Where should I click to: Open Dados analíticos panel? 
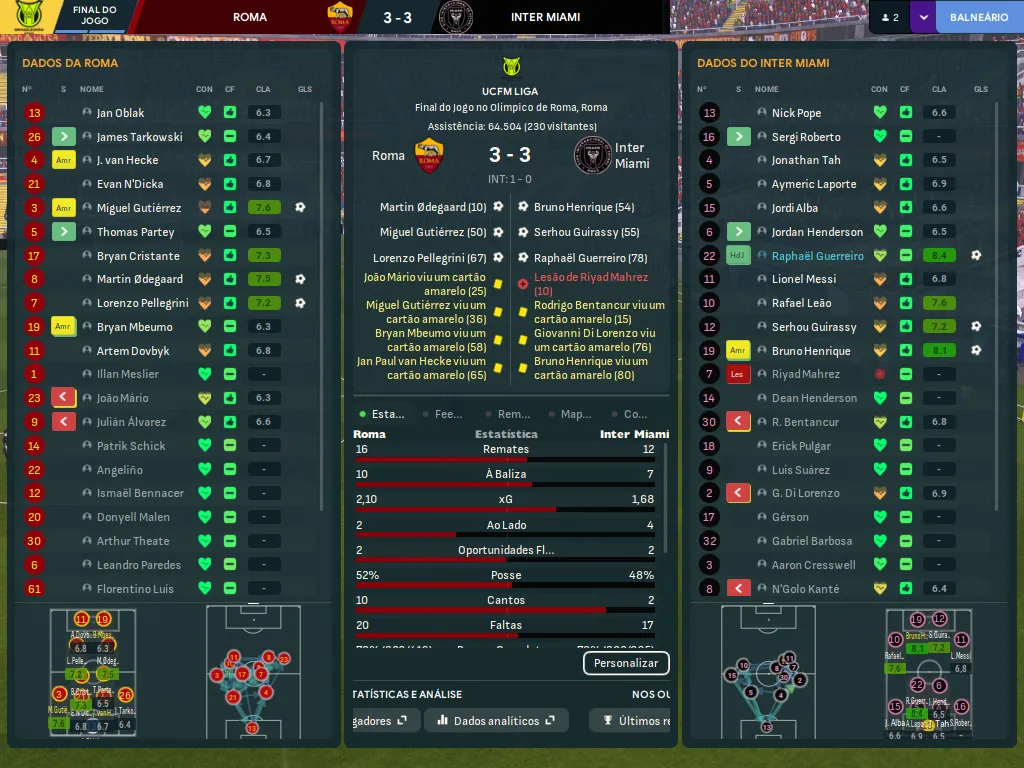[x=496, y=720]
